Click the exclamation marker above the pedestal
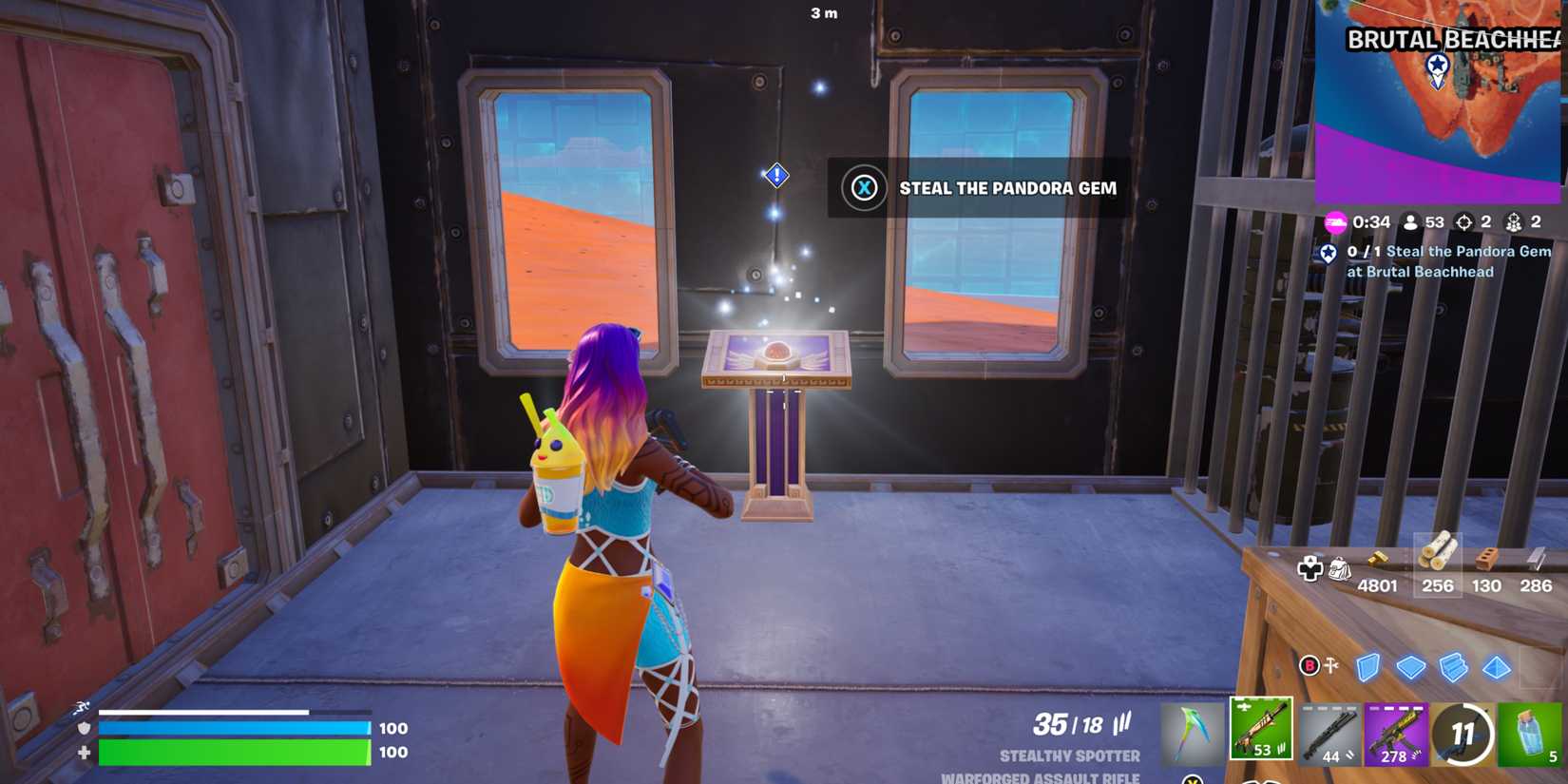 pyautogui.click(x=775, y=175)
